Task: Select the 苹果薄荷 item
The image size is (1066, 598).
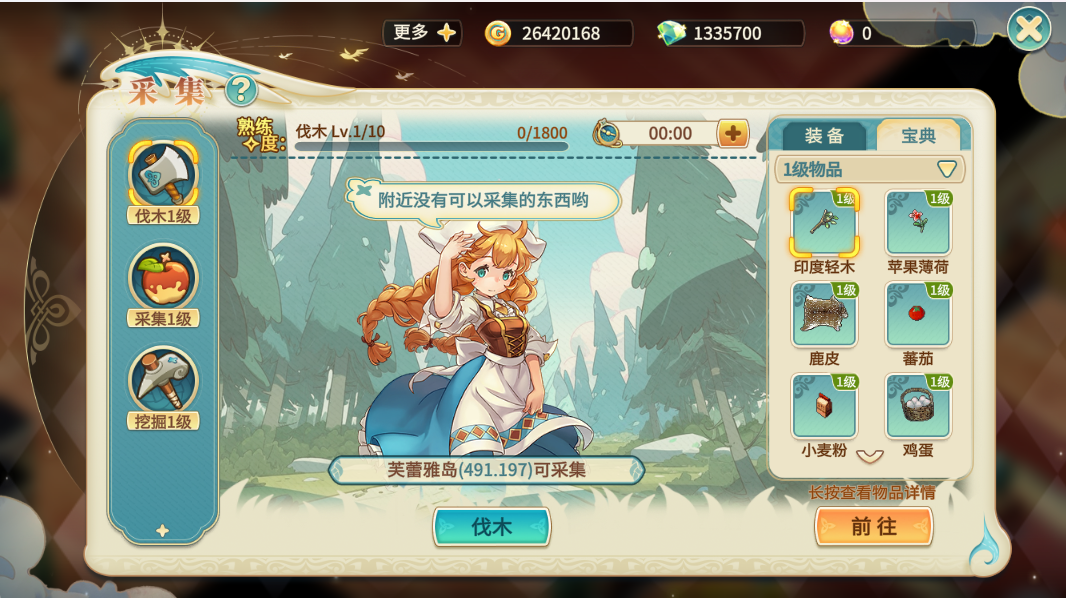Action: (x=918, y=223)
